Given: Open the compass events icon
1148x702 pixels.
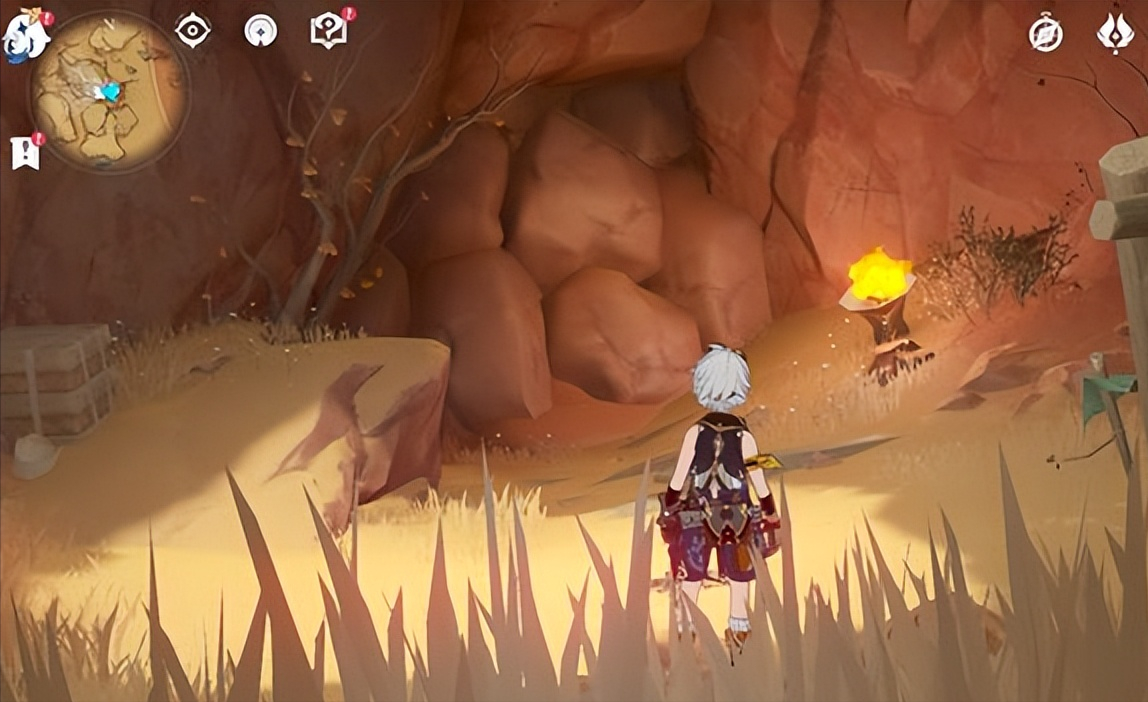Looking at the screenshot, I should click(1046, 34).
